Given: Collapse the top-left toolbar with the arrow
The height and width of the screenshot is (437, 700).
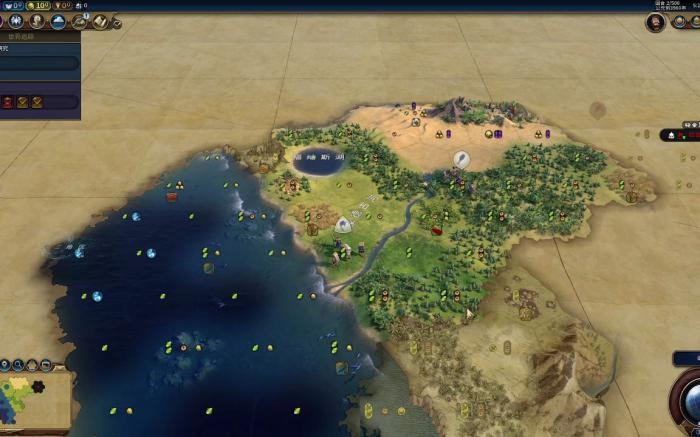Looking at the screenshot, I should 117,22.
